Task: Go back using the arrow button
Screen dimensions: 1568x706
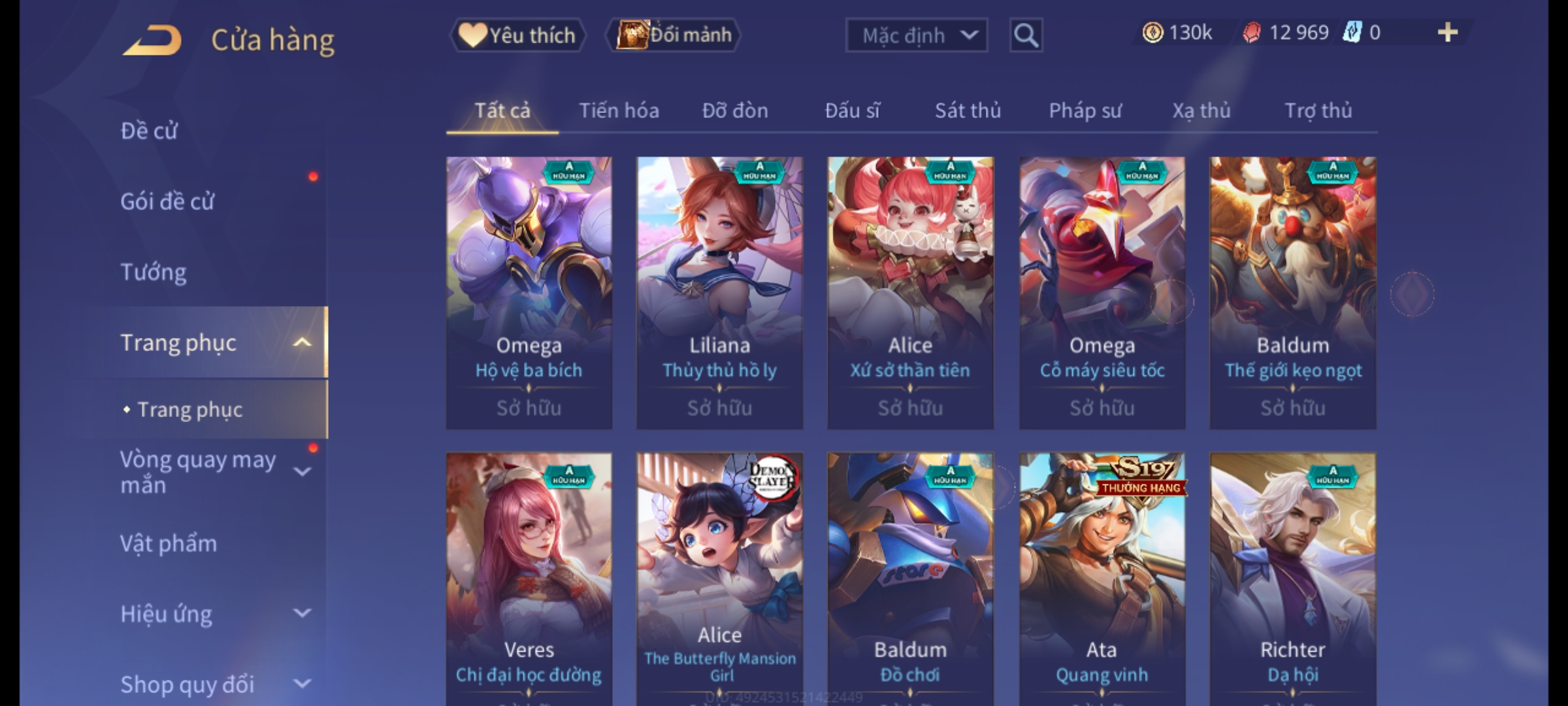Action: (152, 41)
